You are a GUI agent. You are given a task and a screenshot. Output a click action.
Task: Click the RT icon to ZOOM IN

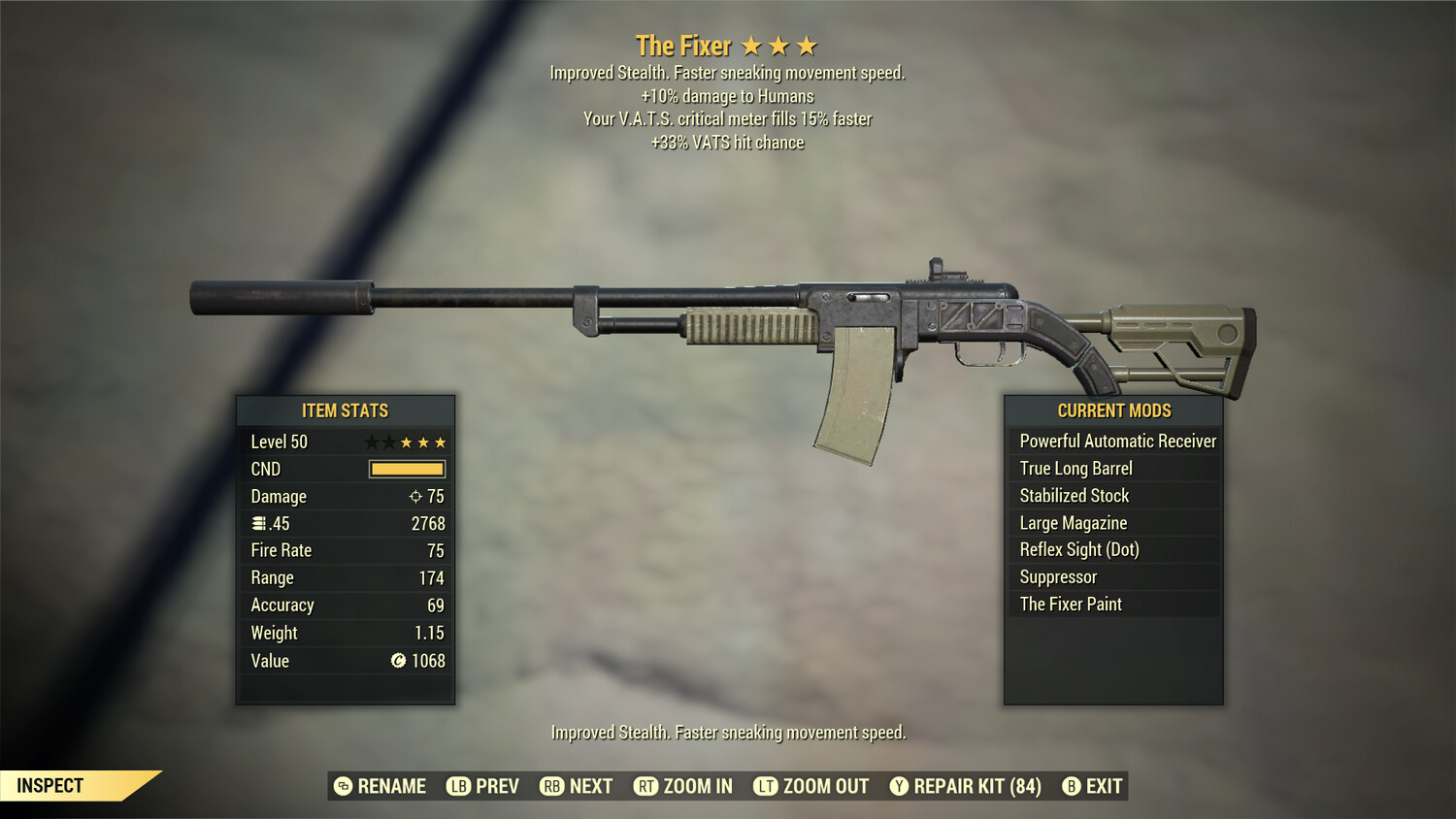pyautogui.click(x=645, y=786)
